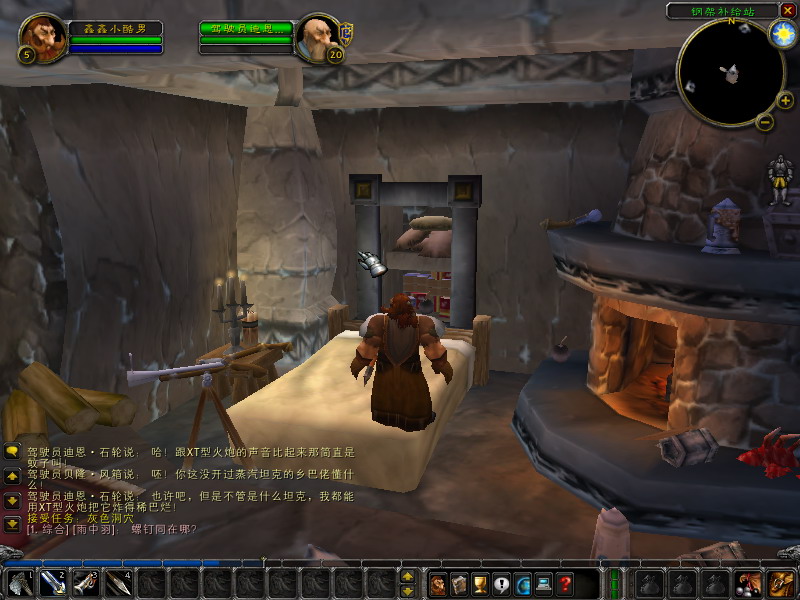
Task: Click the armor durability figure
Action: point(780,180)
